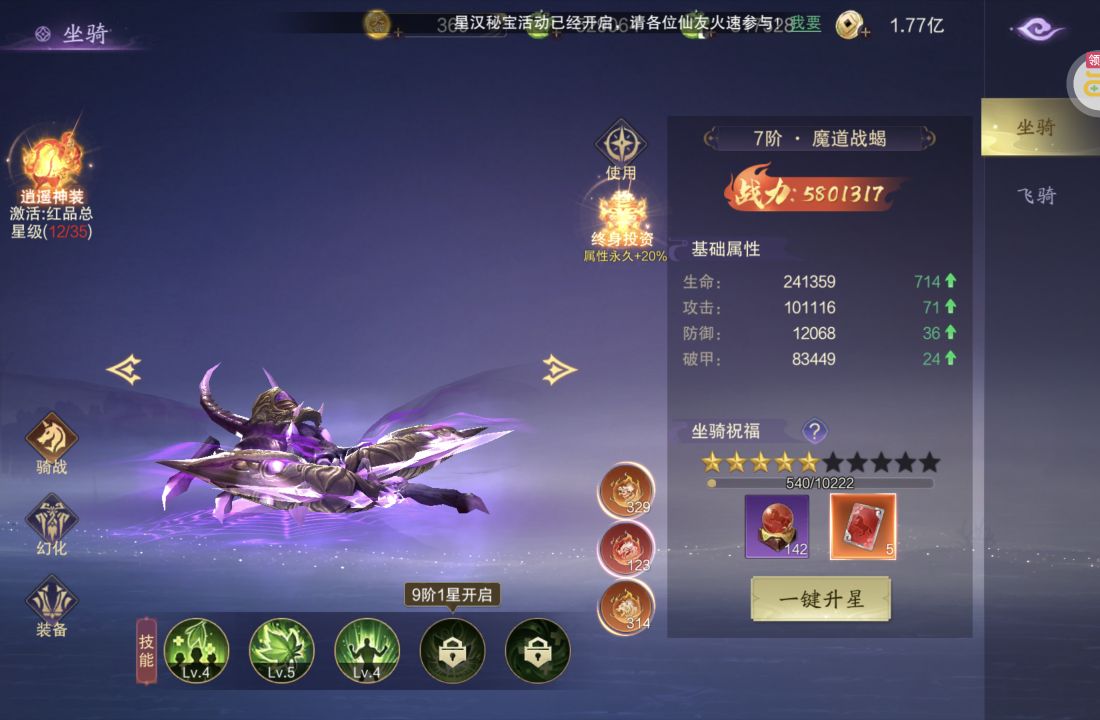Select the round pill icon with 329
The width and height of the screenshot is (1100, 720).
(626, 491)
